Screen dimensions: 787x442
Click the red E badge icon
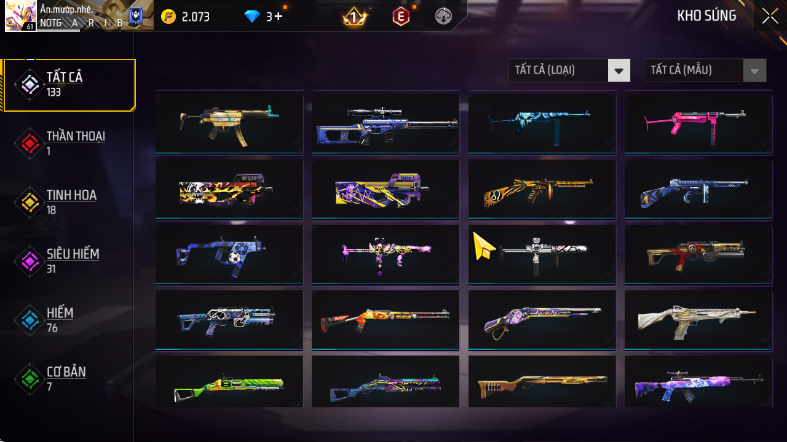(x=401, y=16)
